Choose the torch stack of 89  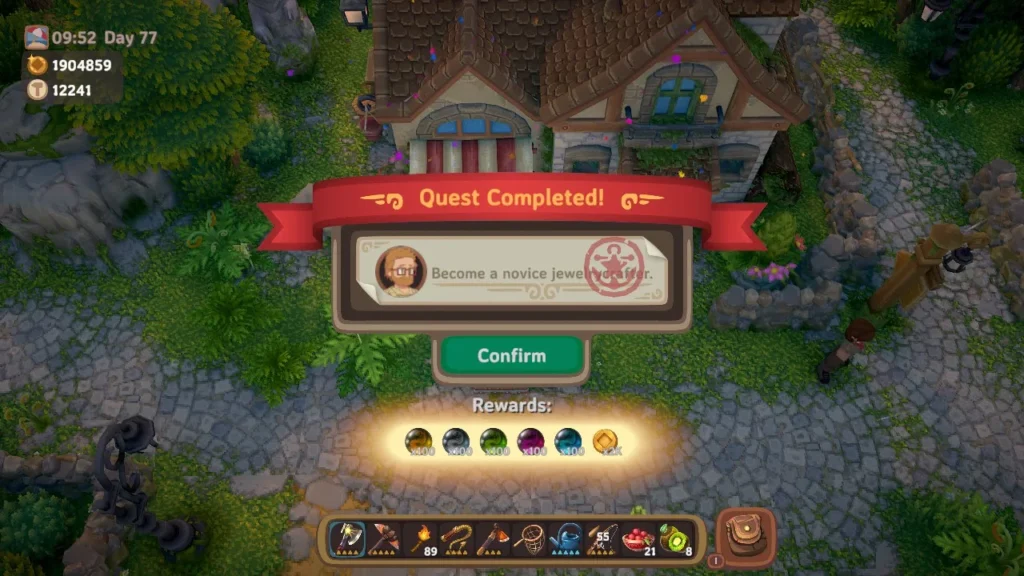(421, 539)
